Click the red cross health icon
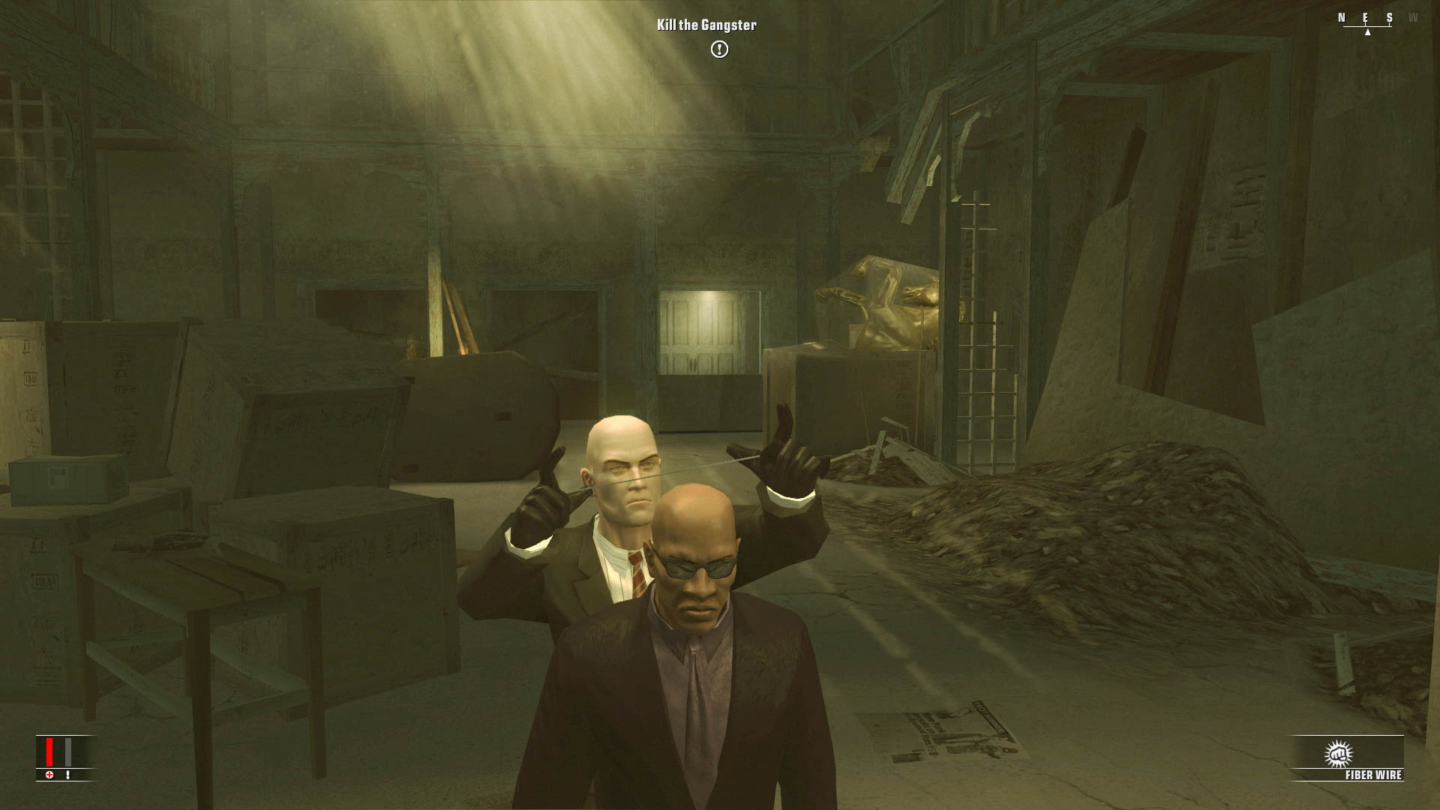Screen dimensions: 1440x810 [49, 775]
